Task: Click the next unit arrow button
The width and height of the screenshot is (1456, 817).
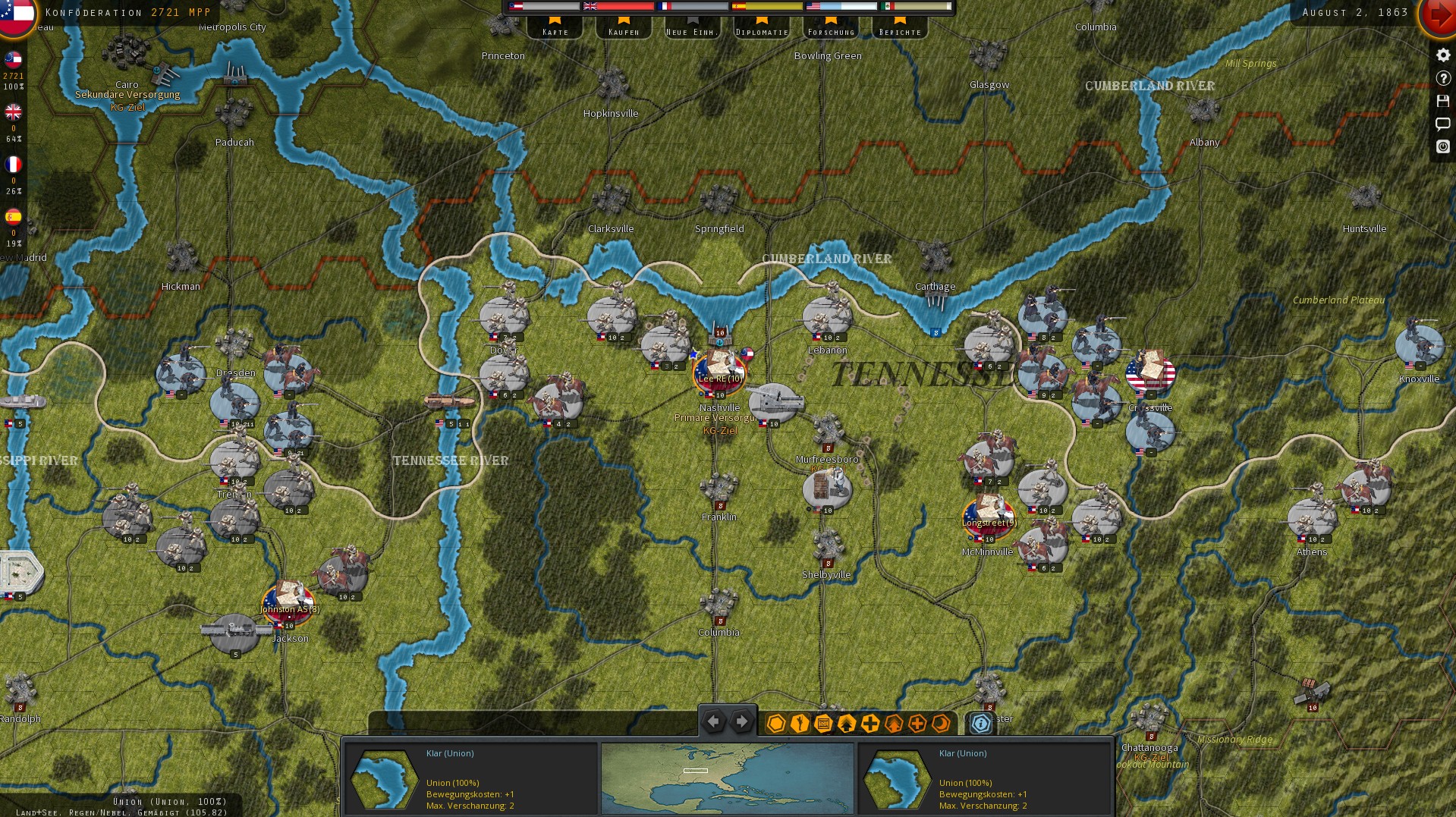Action: pos(741,721)
